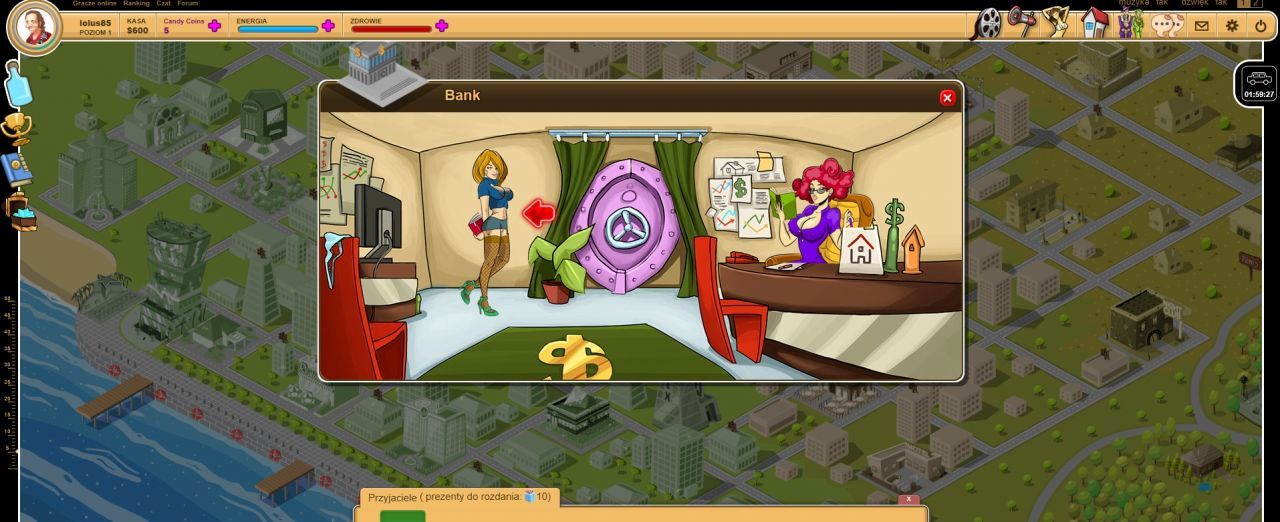Open the Ranking link
This screenshot has width=1280, height=522.
136,3
